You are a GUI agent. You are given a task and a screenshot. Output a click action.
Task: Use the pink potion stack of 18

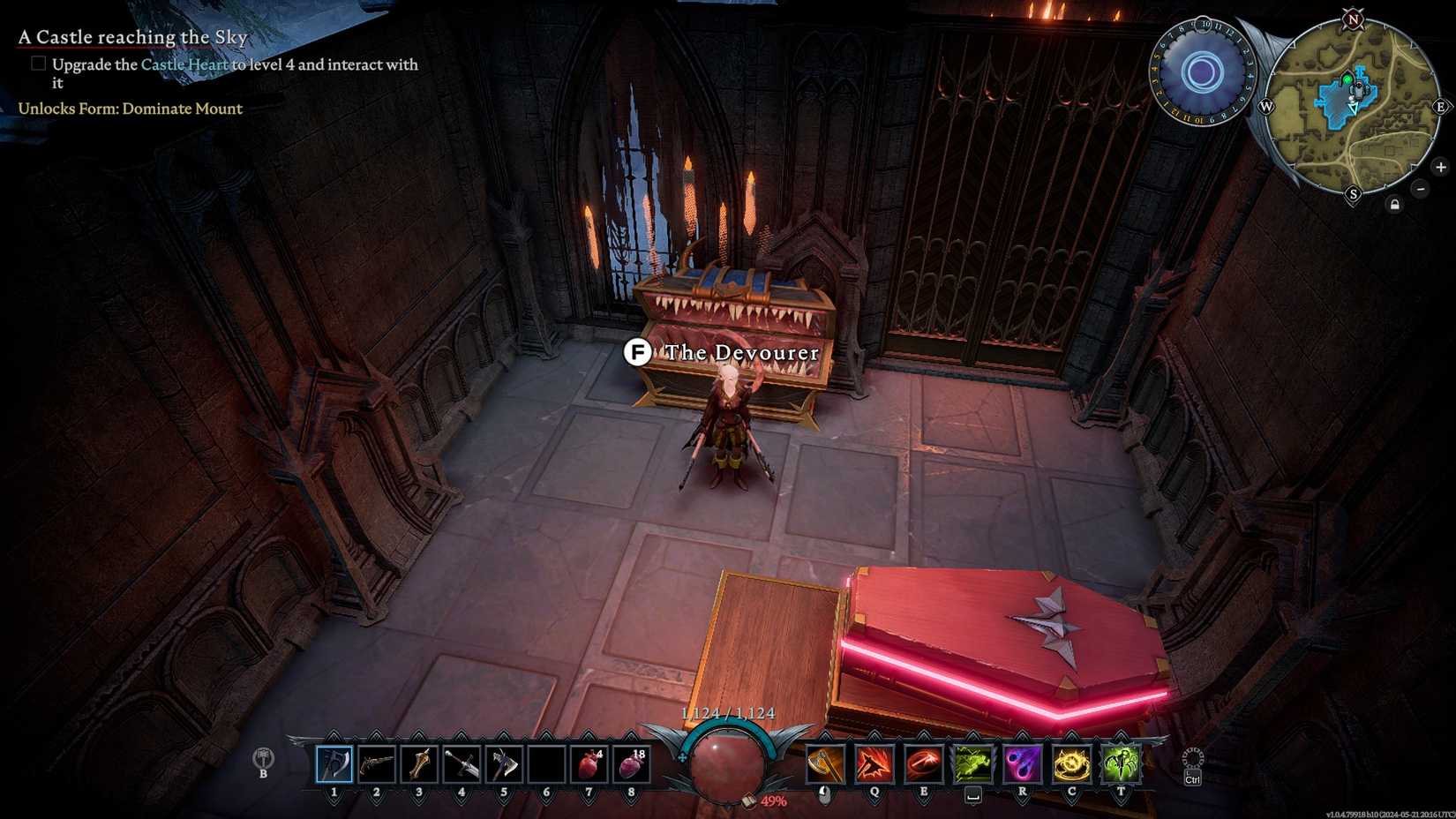tap(631, 763)
